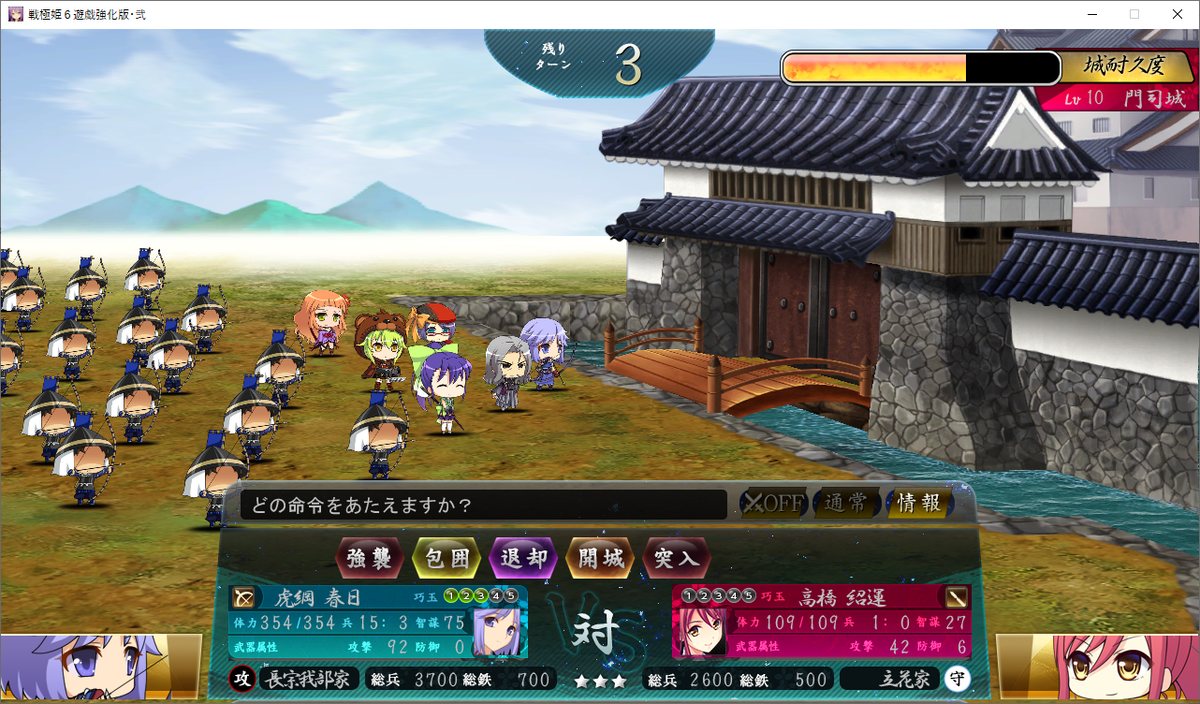Close the game window
Viewport: 1200px width, 704px height.
(1176, 14)
